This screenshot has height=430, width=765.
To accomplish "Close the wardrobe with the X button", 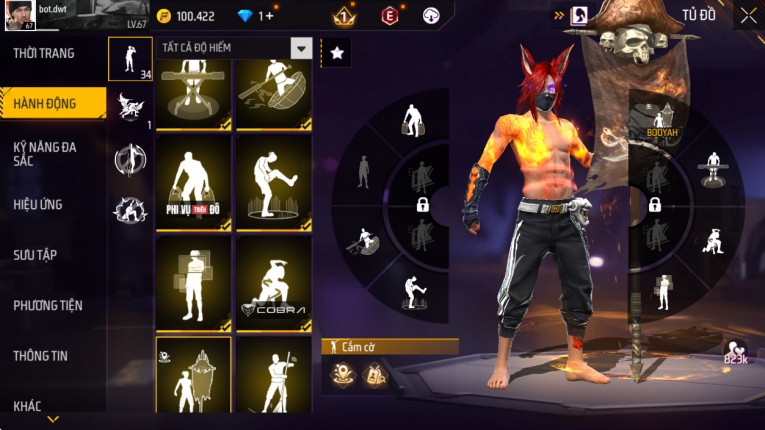I will coord(748,15).
